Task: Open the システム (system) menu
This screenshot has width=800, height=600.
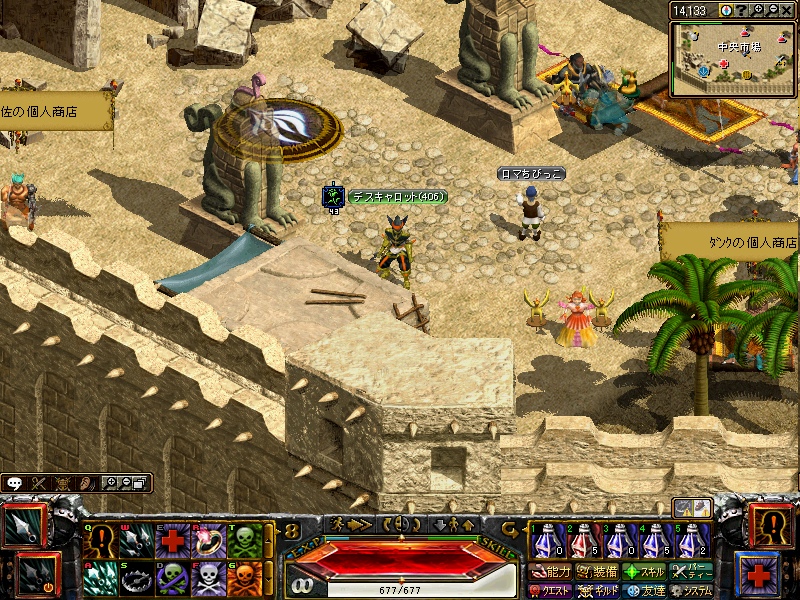Action: click(692, 591)
